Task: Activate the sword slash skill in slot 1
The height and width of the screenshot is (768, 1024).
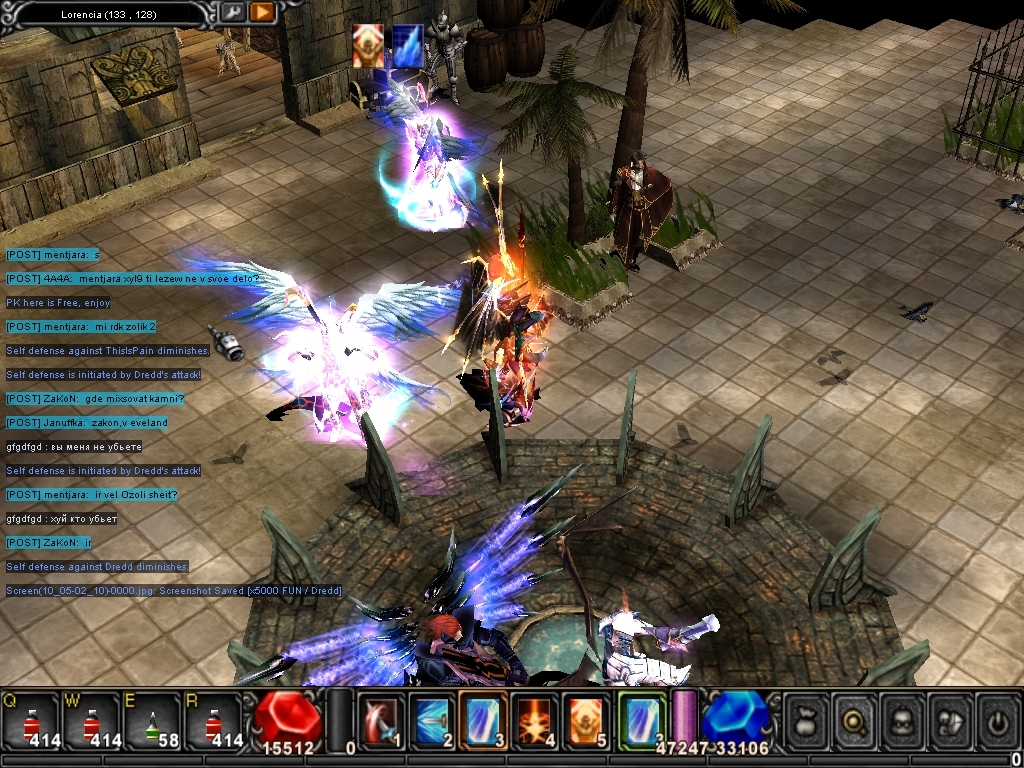Action: point(381,721)
